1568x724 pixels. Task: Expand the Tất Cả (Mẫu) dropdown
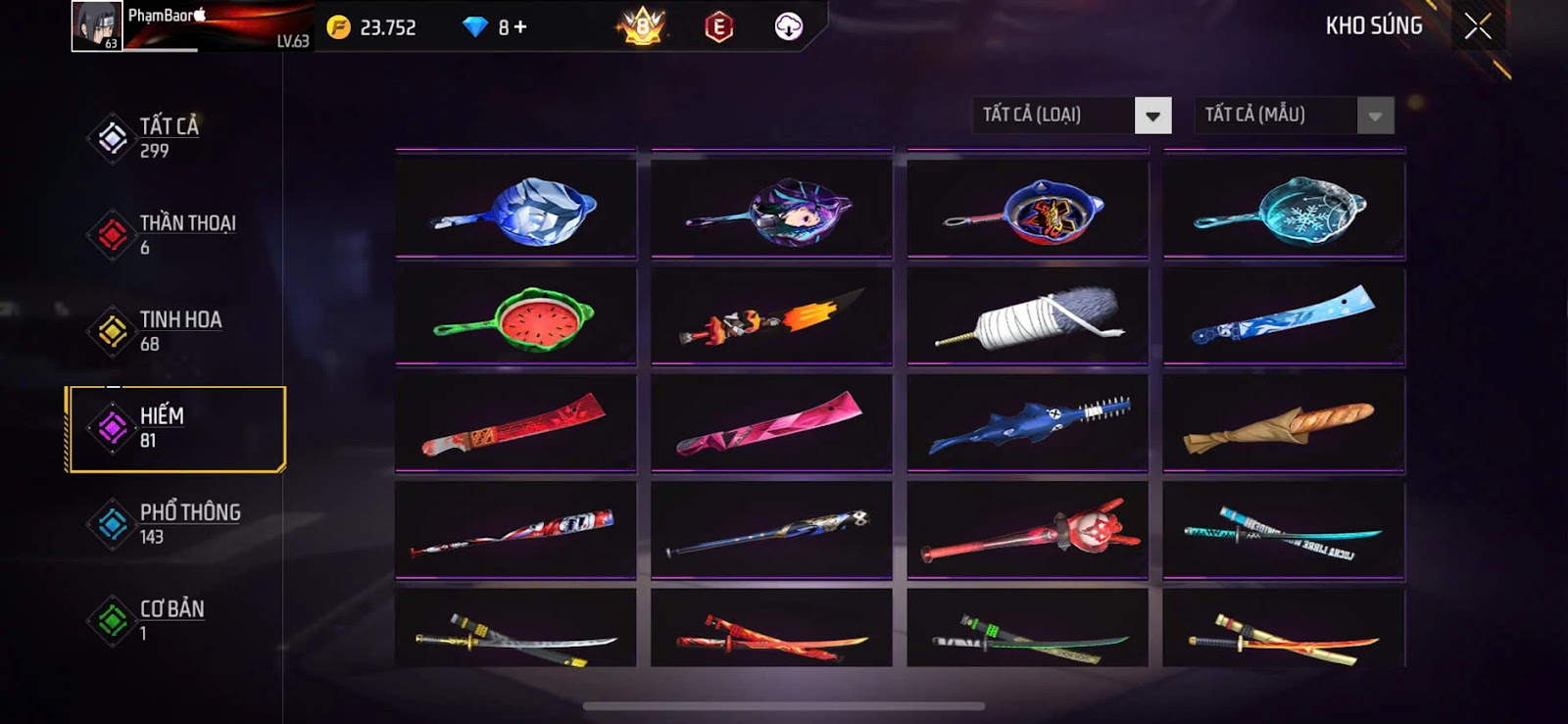coord(1374,116)
